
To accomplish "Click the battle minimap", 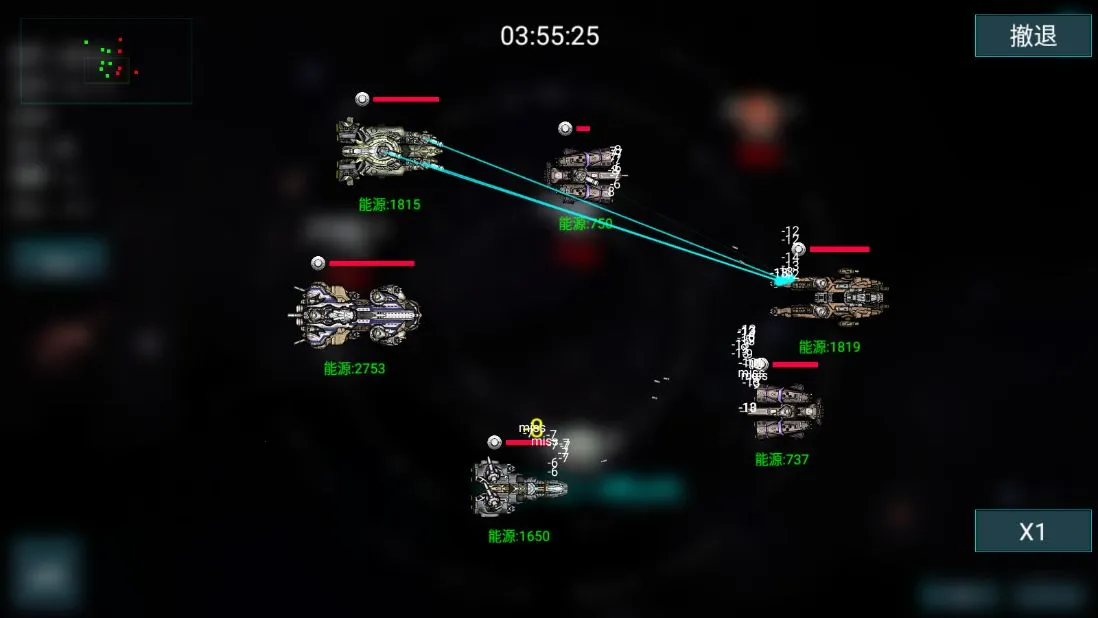I will click(106, 61).
